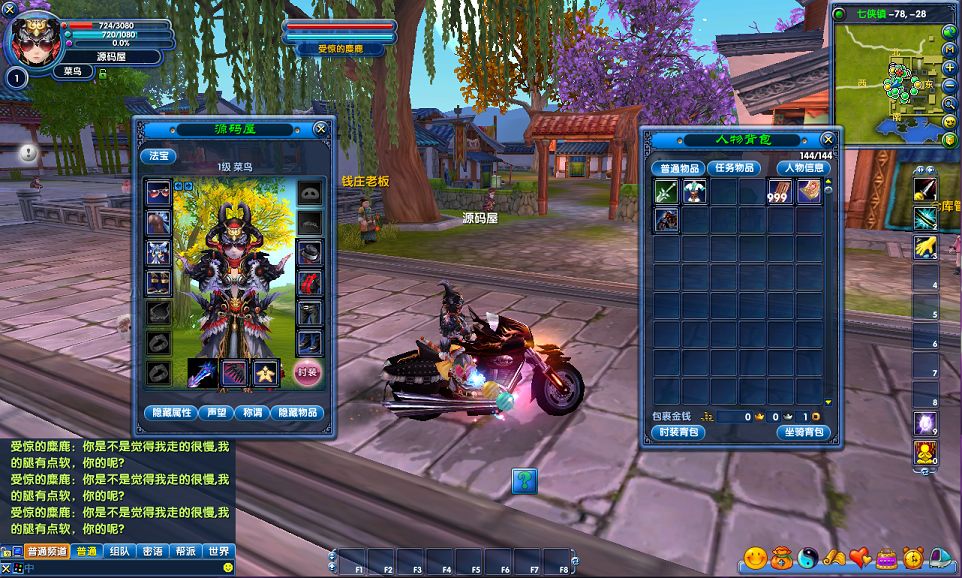Open the 时装背包 bag

click(680, 433)
